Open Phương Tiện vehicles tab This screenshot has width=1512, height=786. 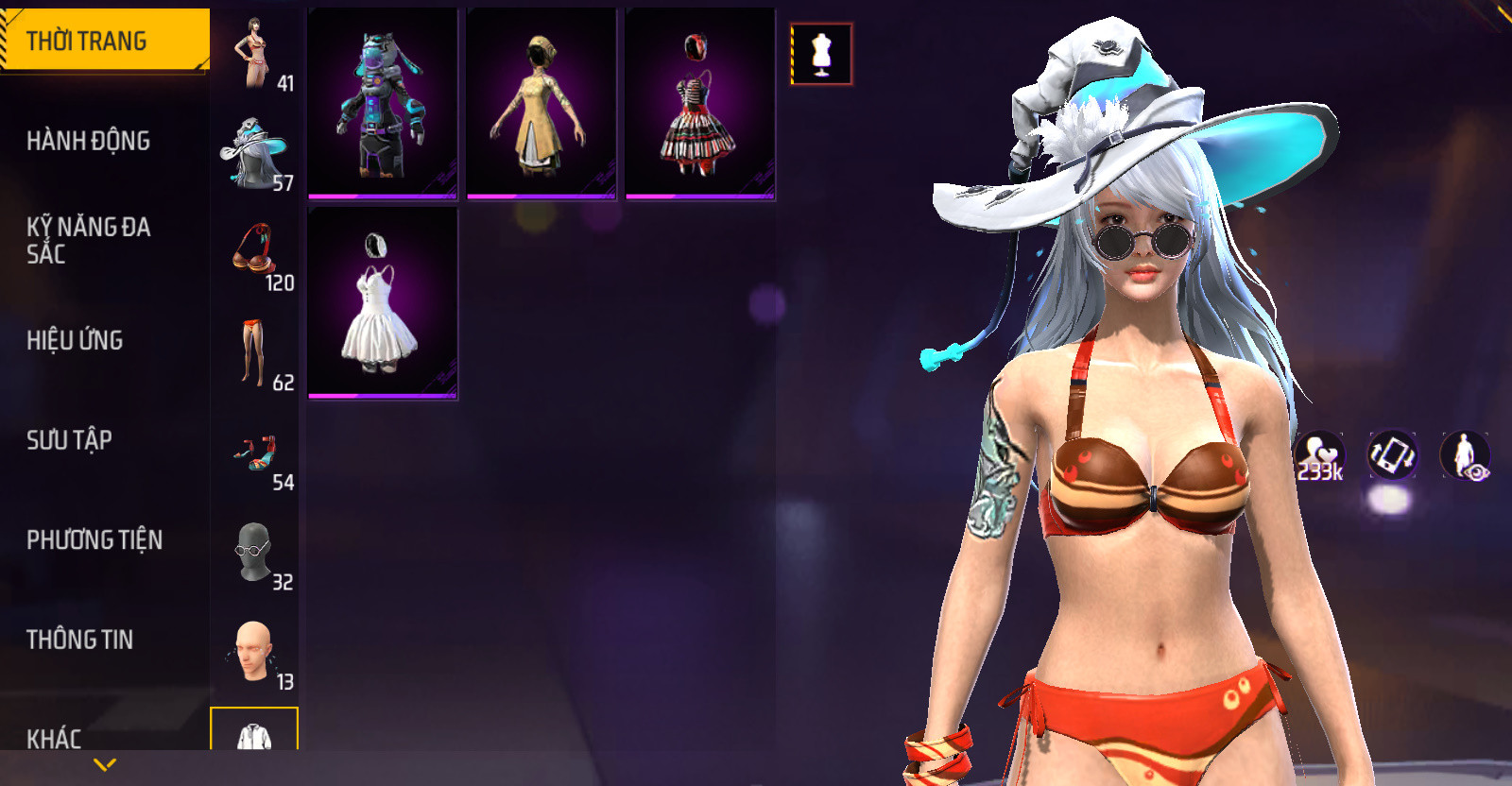point(94,539)
